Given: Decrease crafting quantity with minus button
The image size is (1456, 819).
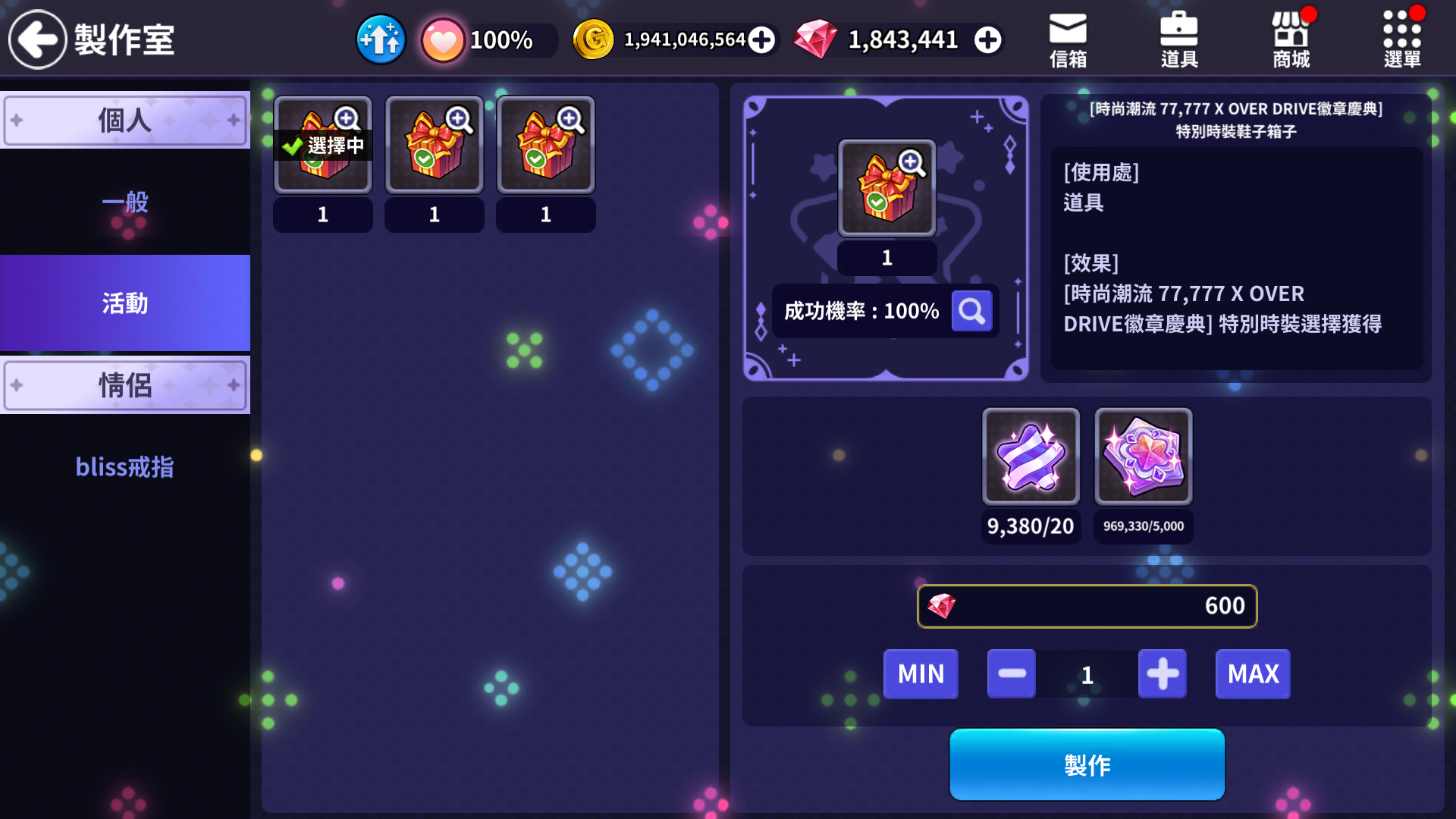Looking at the screenshot, I should (x=1012, y=673).
